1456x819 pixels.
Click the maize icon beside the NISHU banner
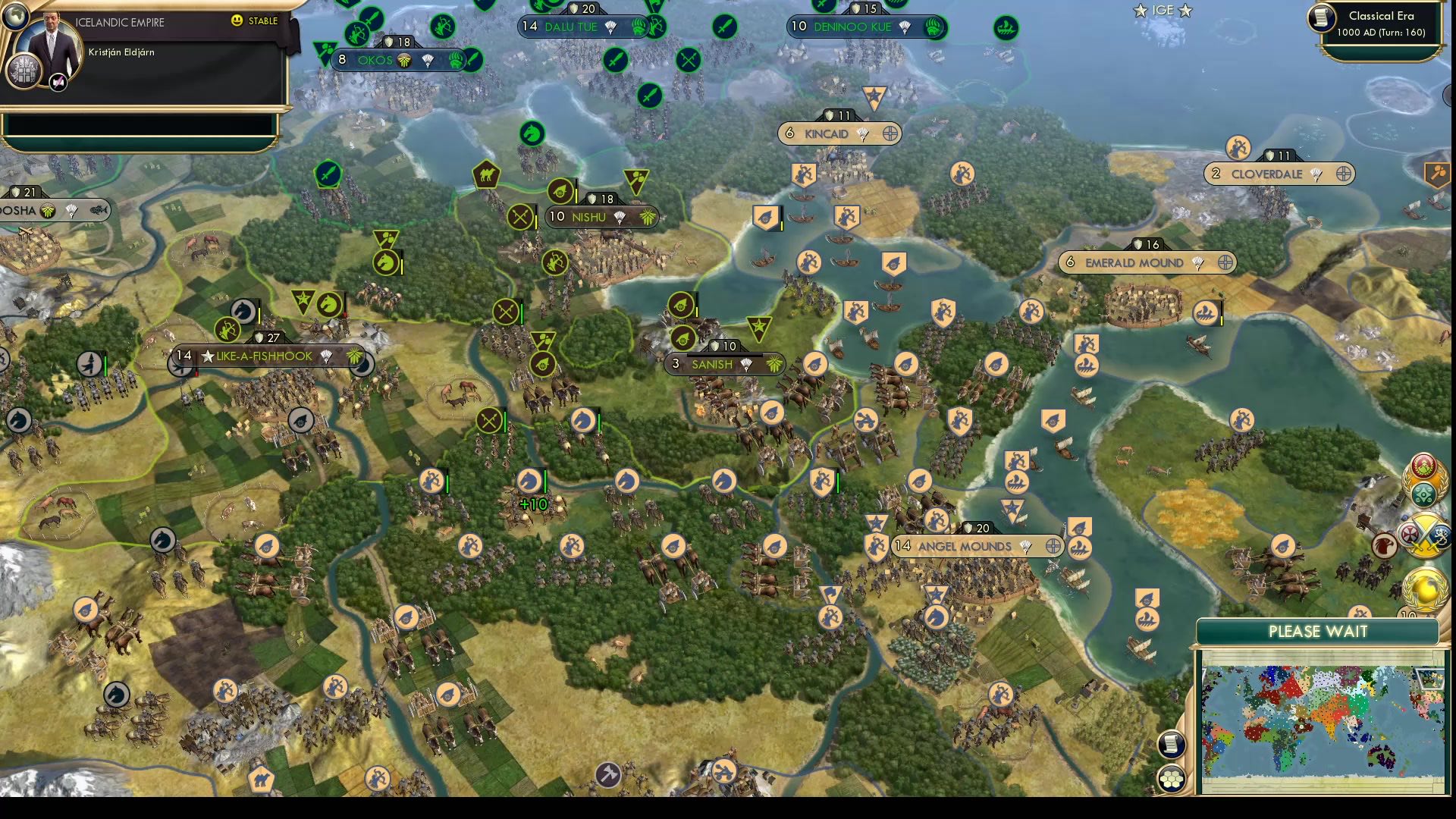(646, 216)
